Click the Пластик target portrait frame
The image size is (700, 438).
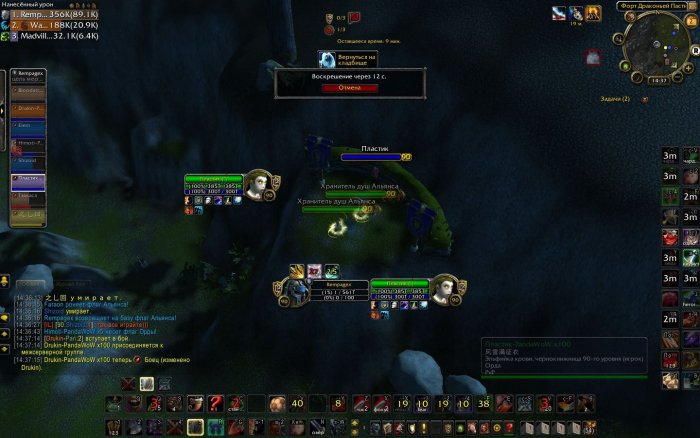click(x=447, y=289)
